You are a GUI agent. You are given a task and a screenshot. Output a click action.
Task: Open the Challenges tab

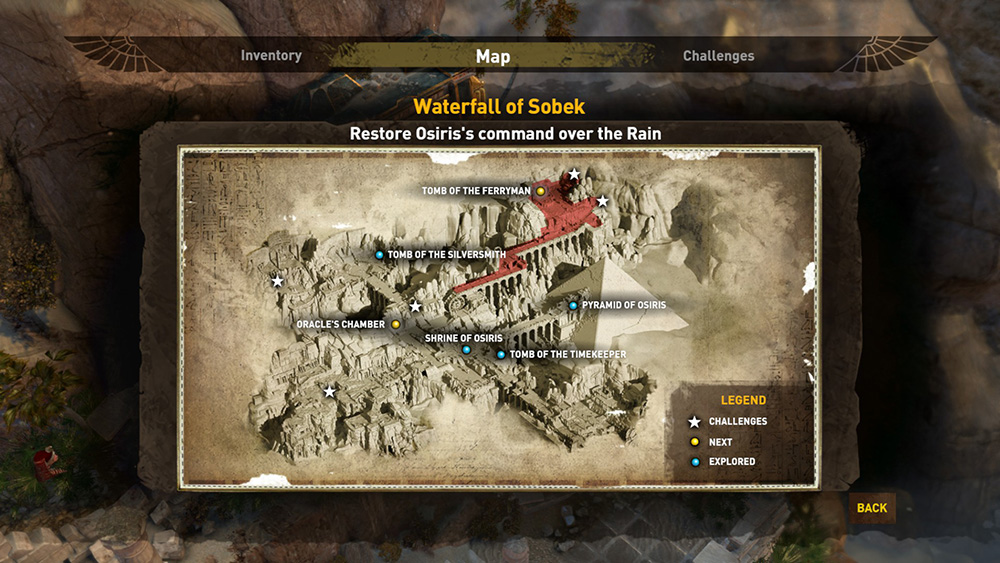(718, 56)
